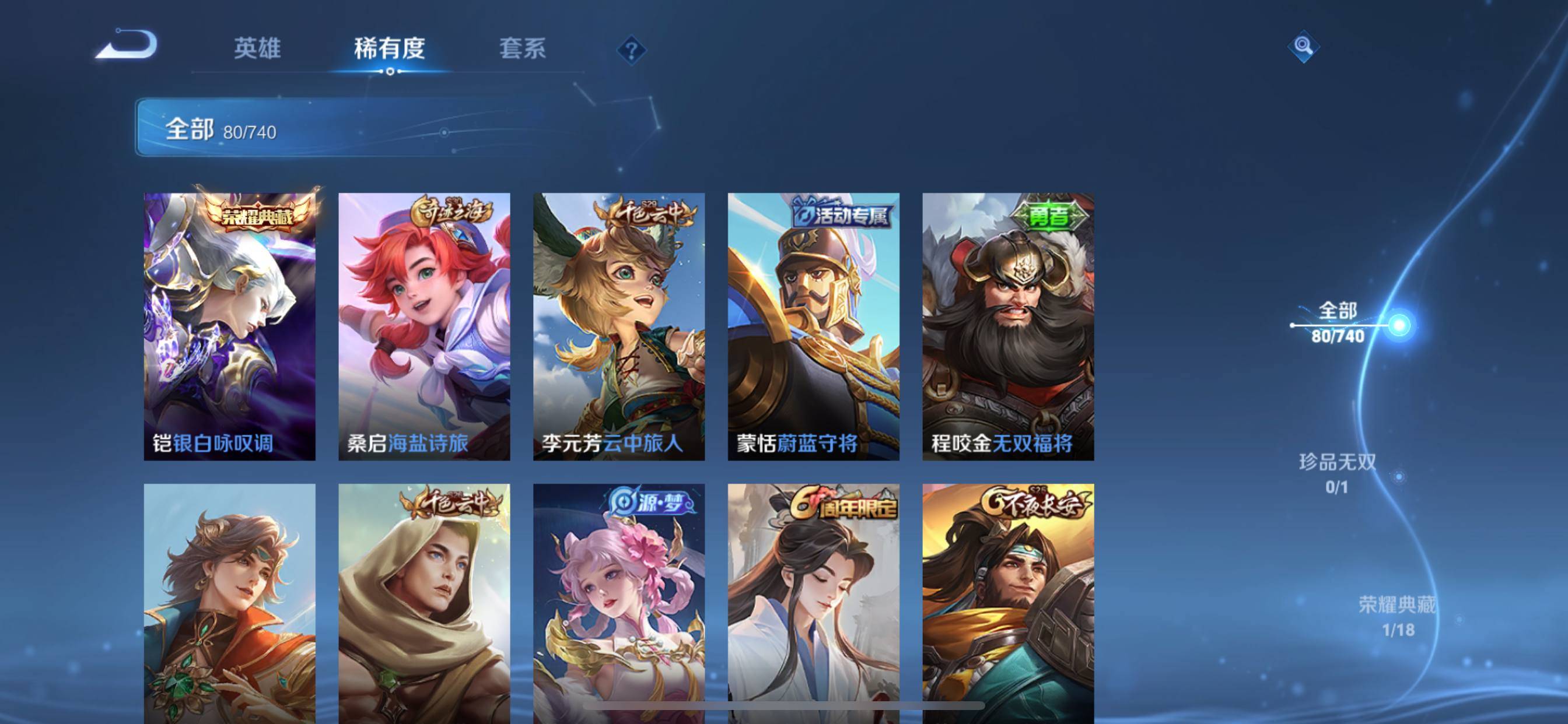View the 李元芳 云中旅人 skin card
This screenshot has width=1568, height=724.
(x=619, y=326)
